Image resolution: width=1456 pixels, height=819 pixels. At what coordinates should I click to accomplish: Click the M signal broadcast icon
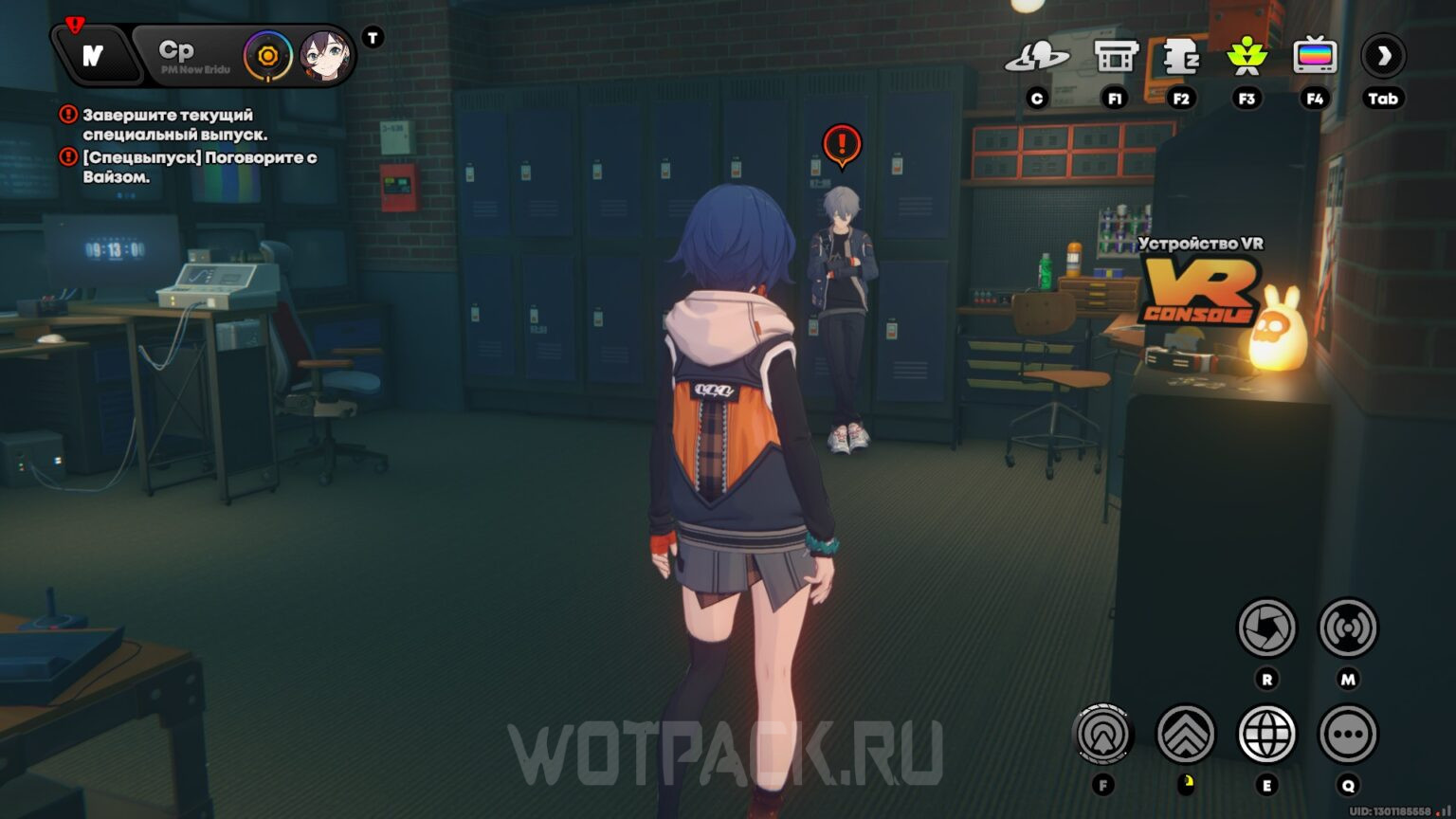coord(1347,625)
